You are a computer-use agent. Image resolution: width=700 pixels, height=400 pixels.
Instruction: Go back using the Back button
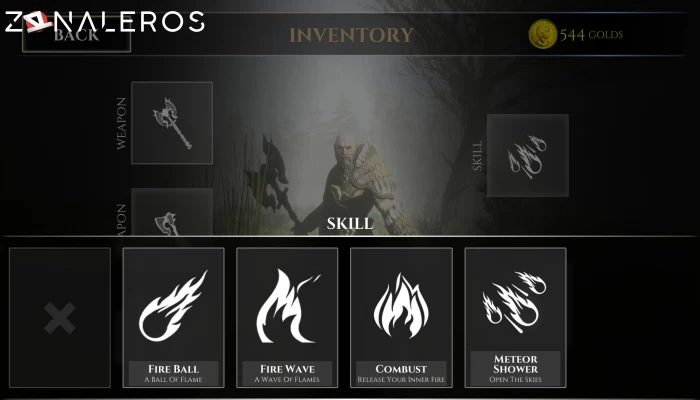pos(76,36)
